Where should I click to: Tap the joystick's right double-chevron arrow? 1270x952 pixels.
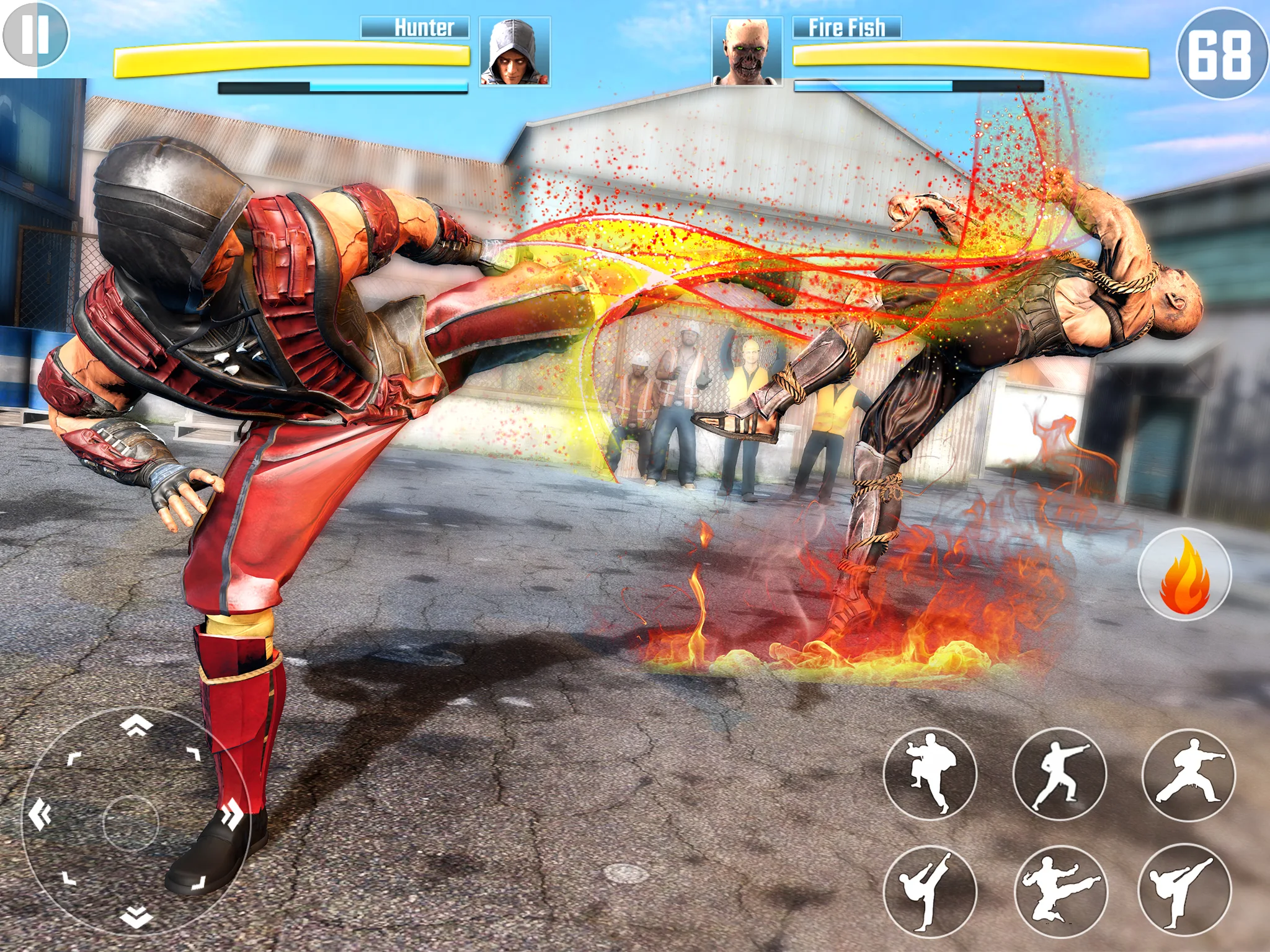pos(233,813)
